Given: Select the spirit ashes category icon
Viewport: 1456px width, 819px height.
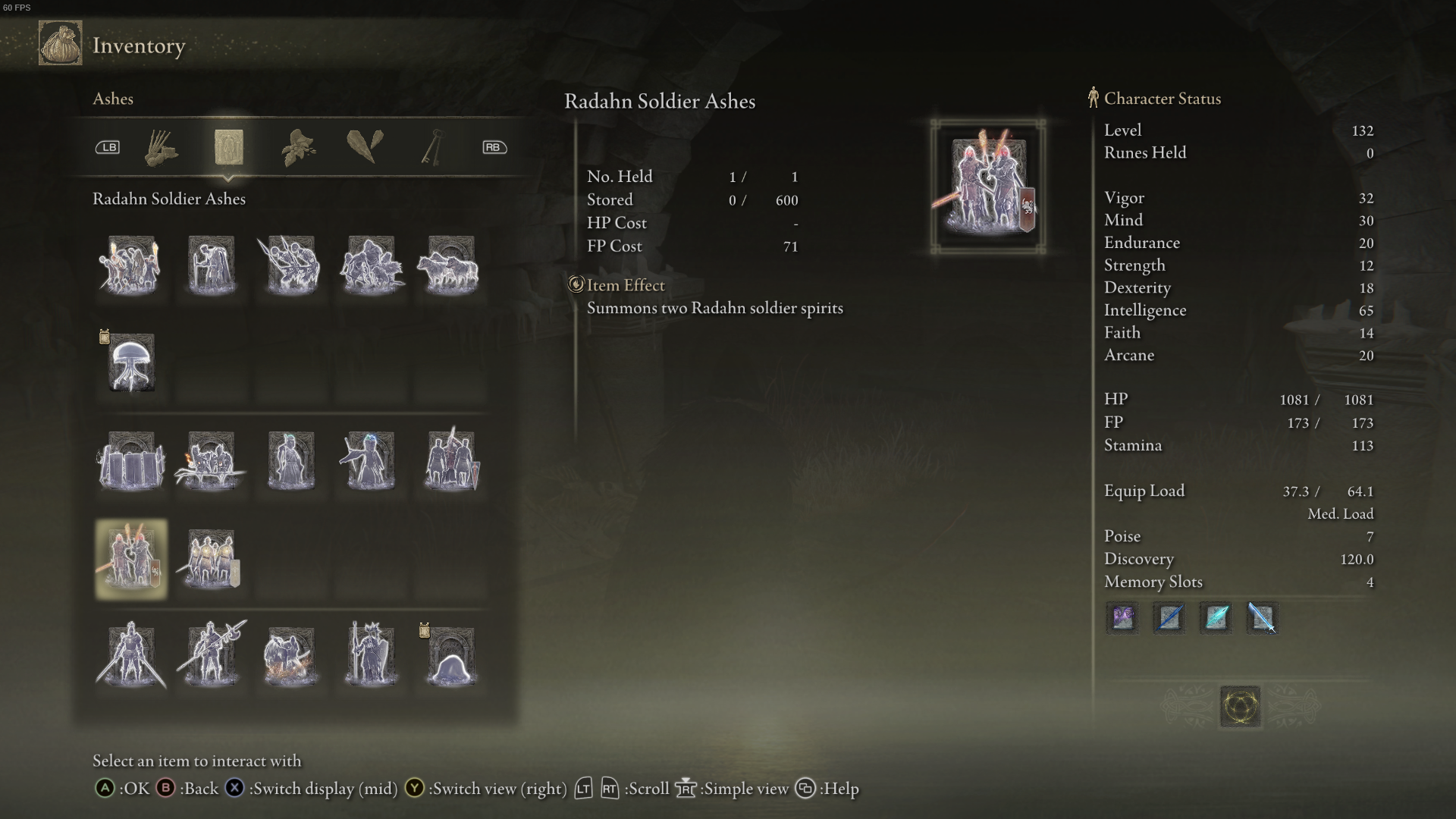Looking at the screenshot, I should coord(229,149).
